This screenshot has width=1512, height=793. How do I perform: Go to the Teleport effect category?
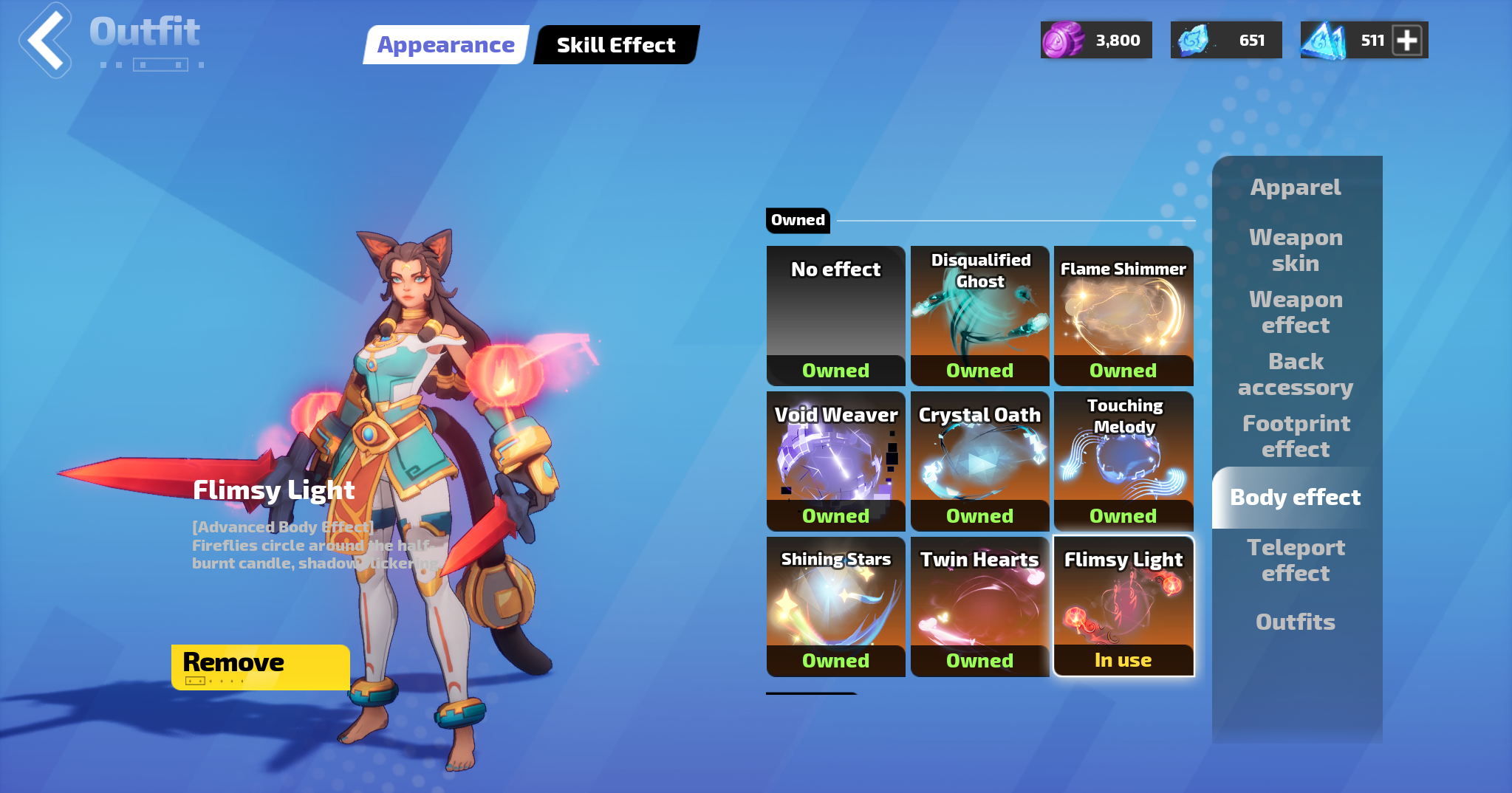pos(1296,560)
